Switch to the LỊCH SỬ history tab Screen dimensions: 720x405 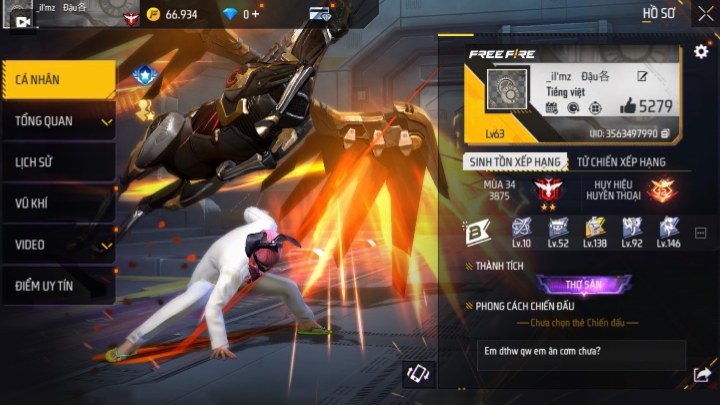click(x=57, y=162)
